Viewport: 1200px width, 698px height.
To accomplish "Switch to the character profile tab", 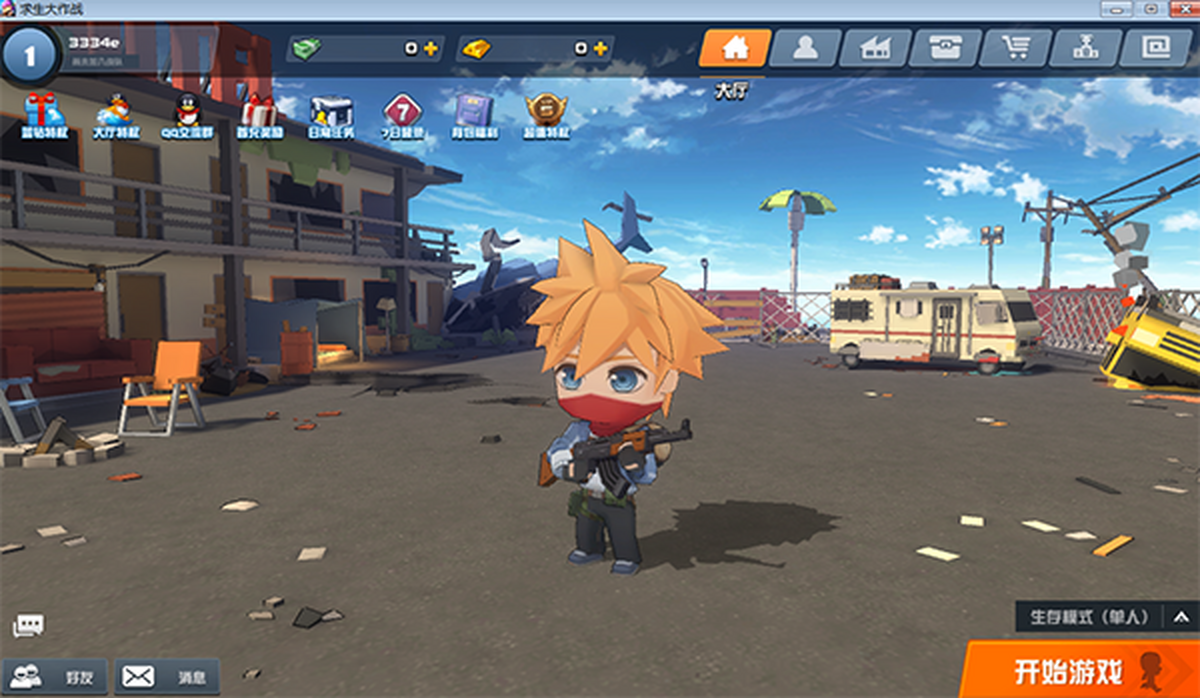I will coord(805,48).
